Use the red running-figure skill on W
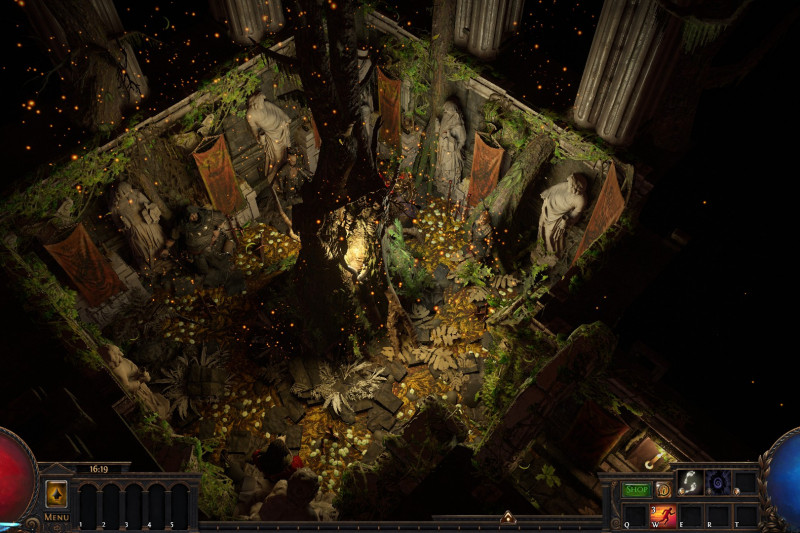 point(663,516)
